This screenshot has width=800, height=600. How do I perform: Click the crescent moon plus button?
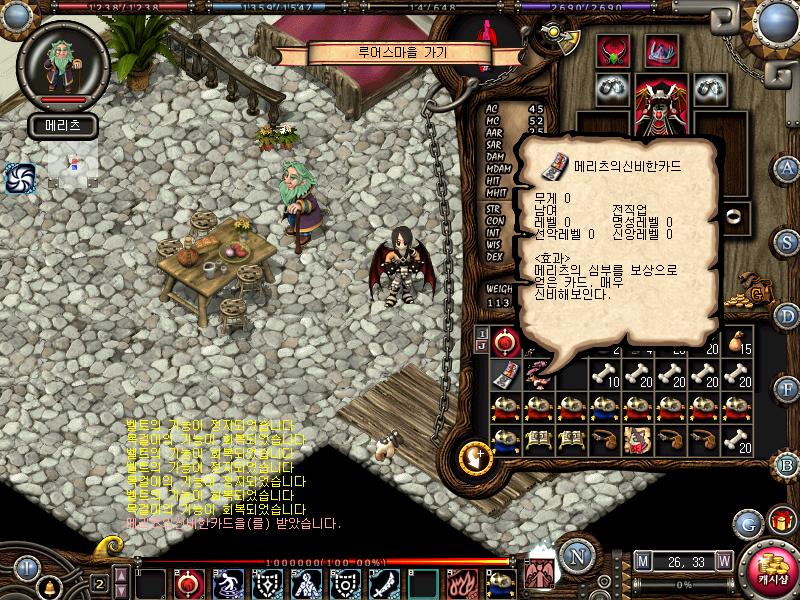coord(473,459)
